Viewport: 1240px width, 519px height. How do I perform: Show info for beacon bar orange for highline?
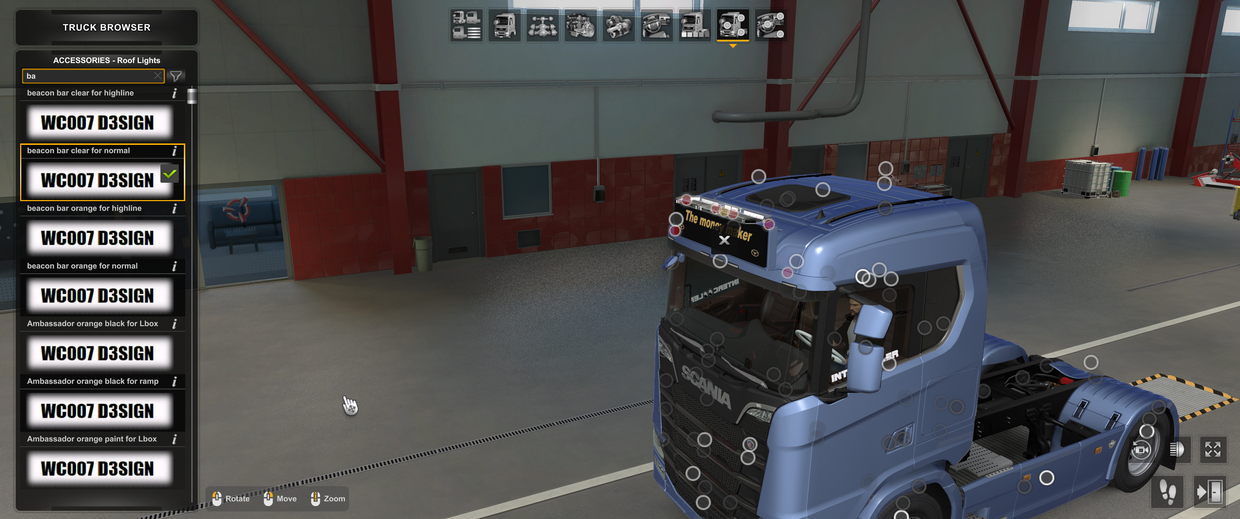coord(175,209)
